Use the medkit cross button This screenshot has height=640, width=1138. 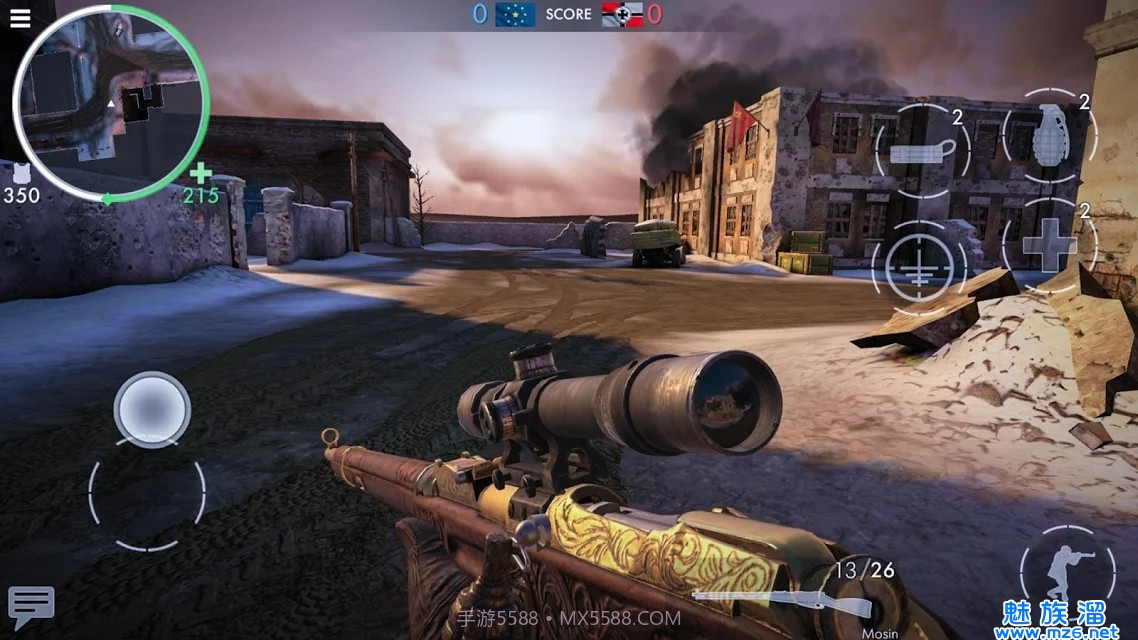tap(1049, 247)
